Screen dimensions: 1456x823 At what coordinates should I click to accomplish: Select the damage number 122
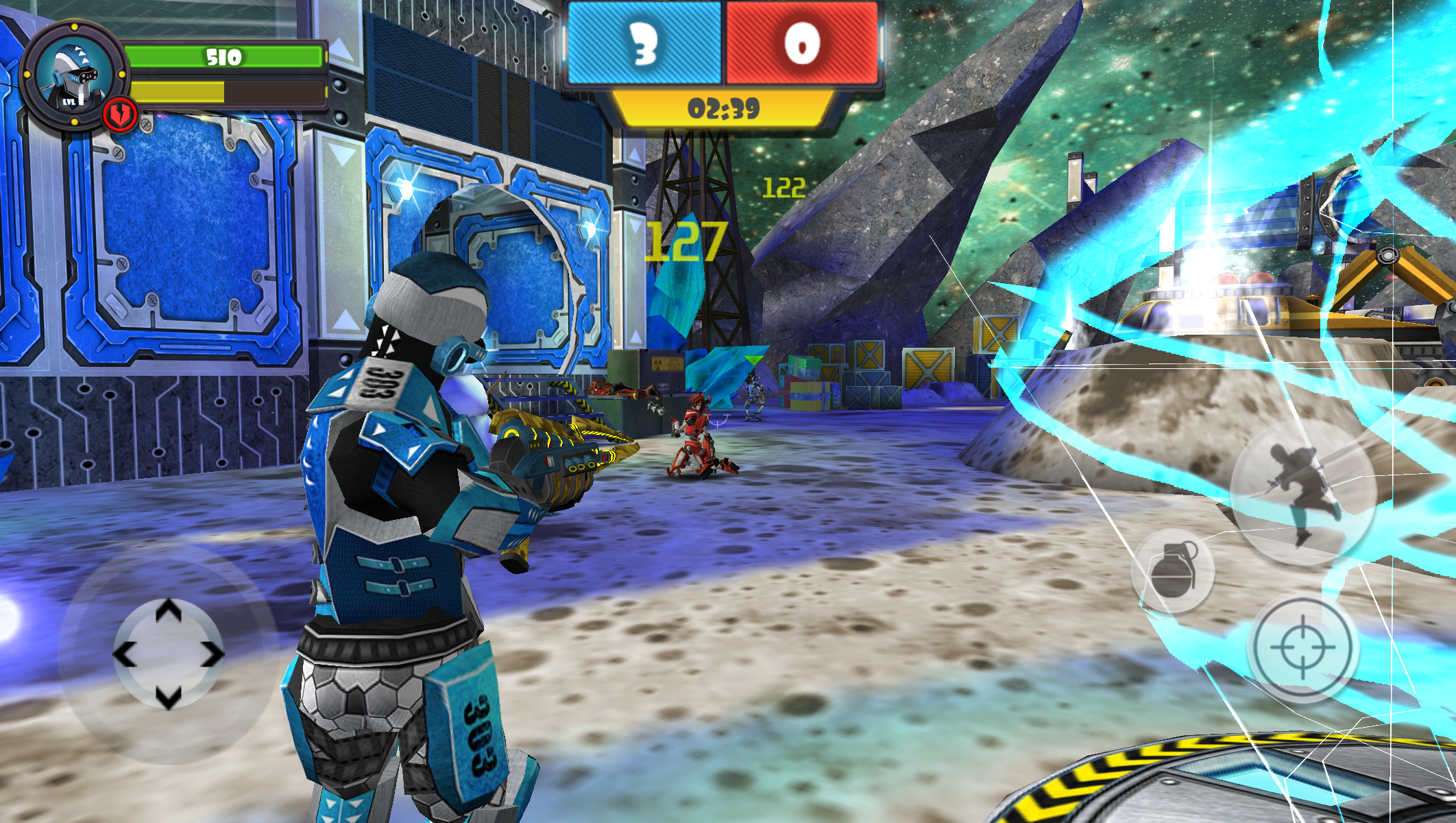point(786,187)
